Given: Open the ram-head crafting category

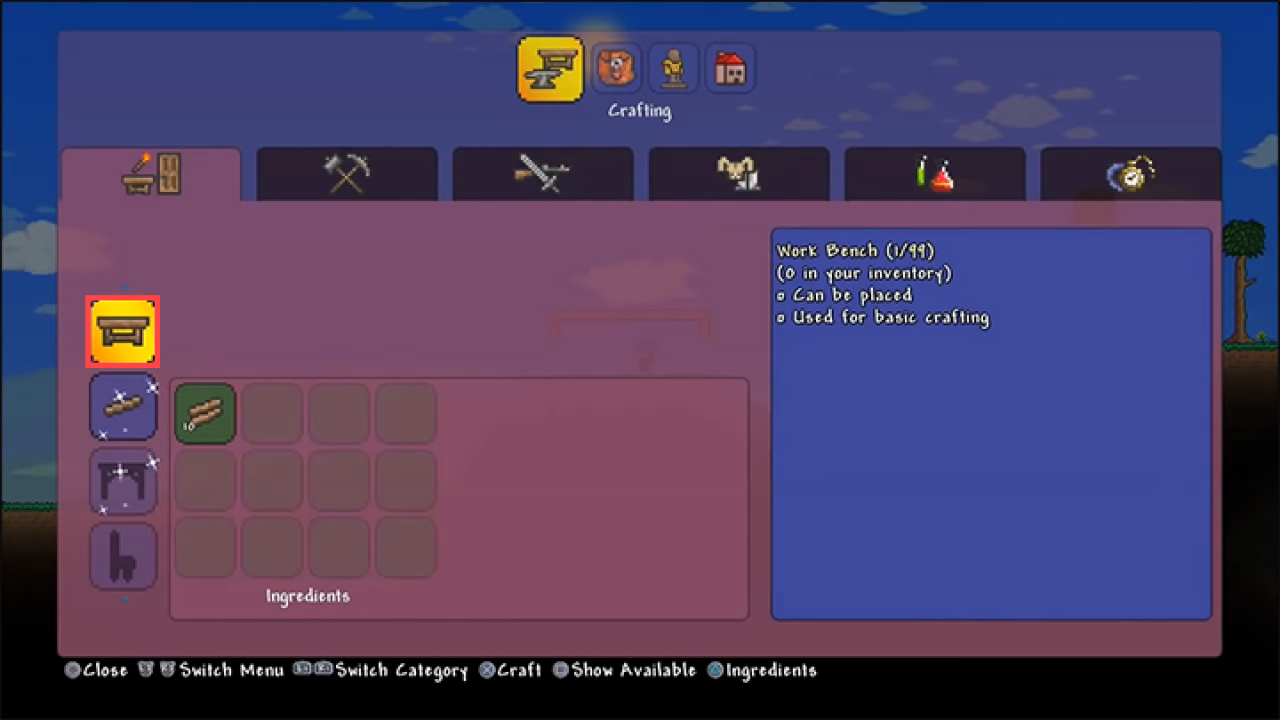Looking at the screenshot, I should tap(739, 174).
